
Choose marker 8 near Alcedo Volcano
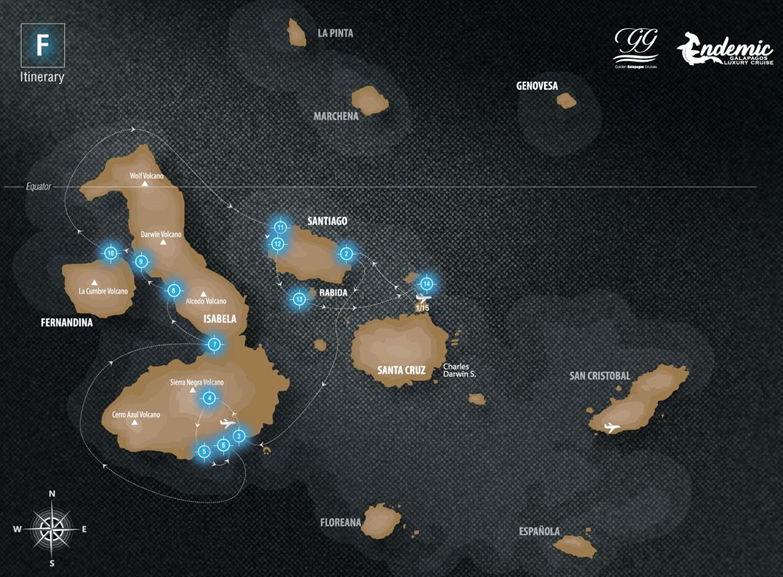click(x=174, y=291)
